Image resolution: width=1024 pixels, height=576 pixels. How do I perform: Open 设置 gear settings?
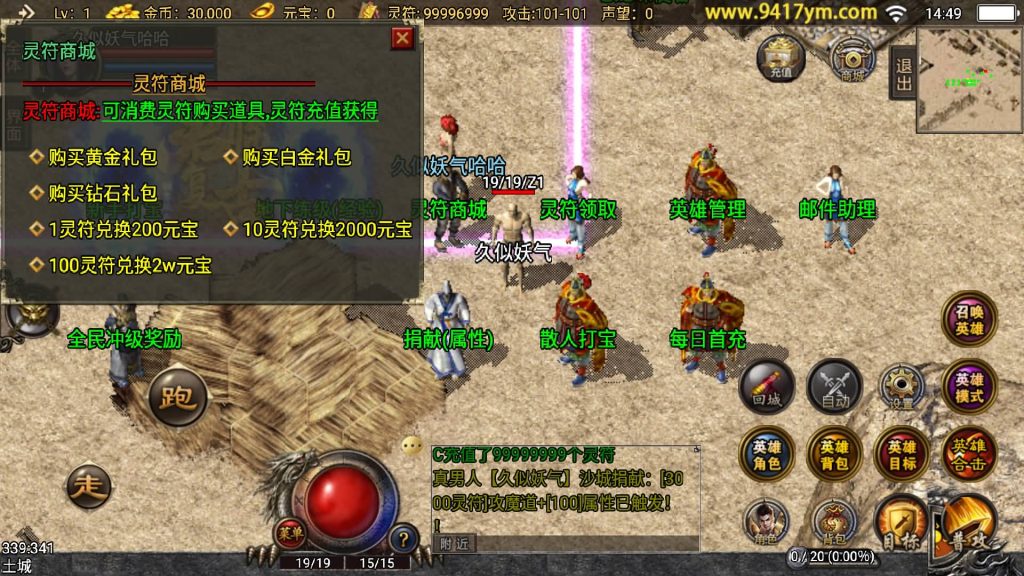[902, 387]
